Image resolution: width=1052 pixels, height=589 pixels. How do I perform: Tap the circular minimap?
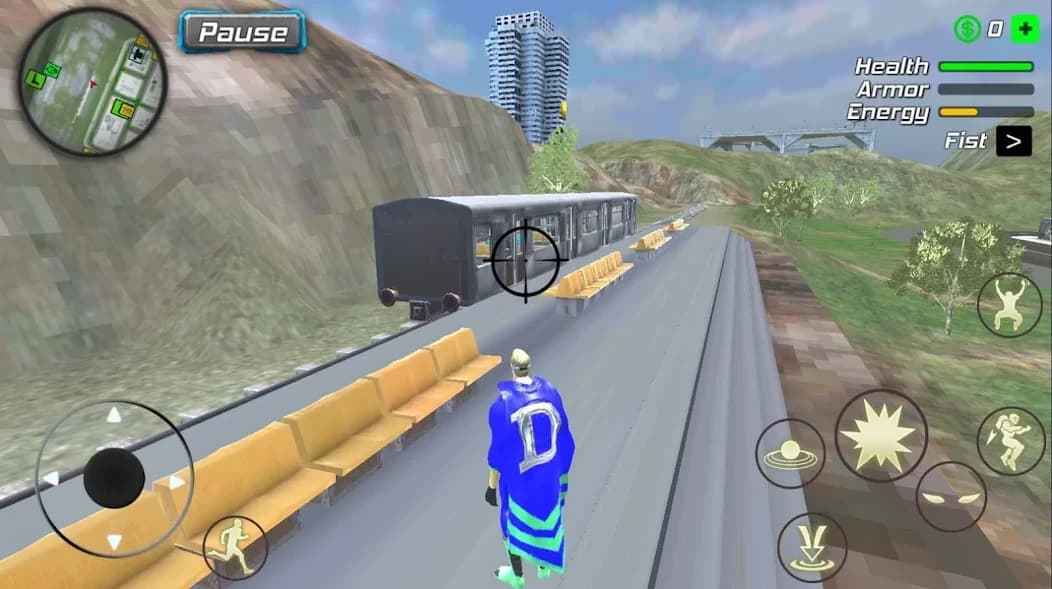(x=92, y=81)
